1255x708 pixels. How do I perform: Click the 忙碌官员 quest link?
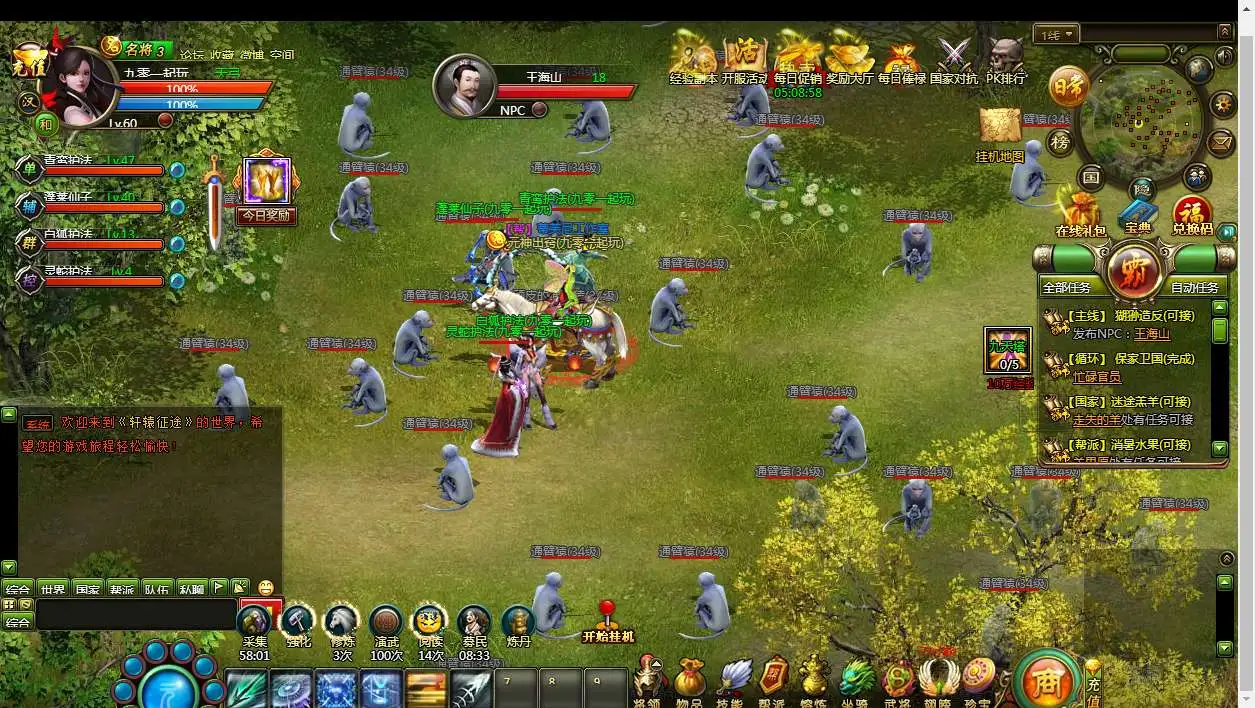click(x=1097, y=377)
